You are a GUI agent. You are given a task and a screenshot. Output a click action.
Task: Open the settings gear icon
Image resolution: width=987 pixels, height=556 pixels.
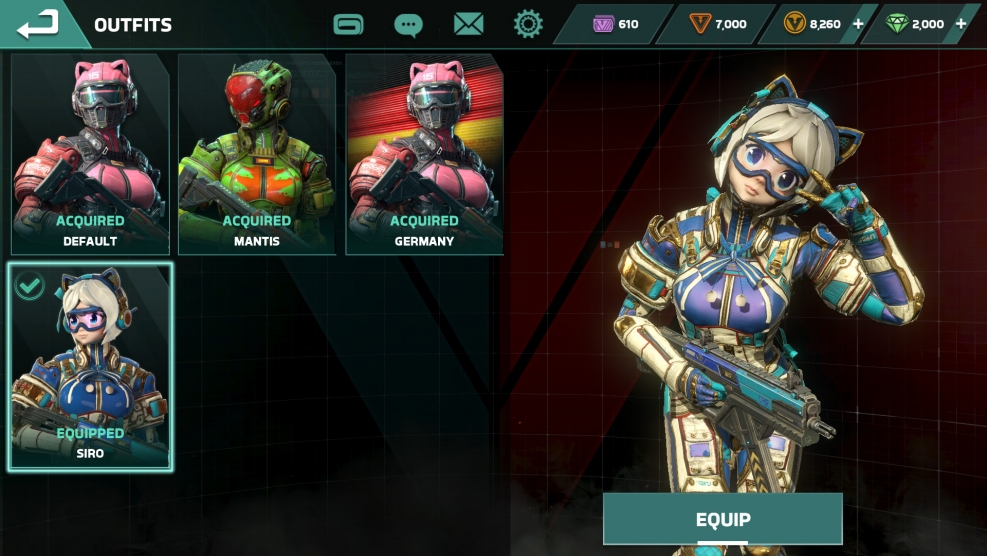(528, 24)
